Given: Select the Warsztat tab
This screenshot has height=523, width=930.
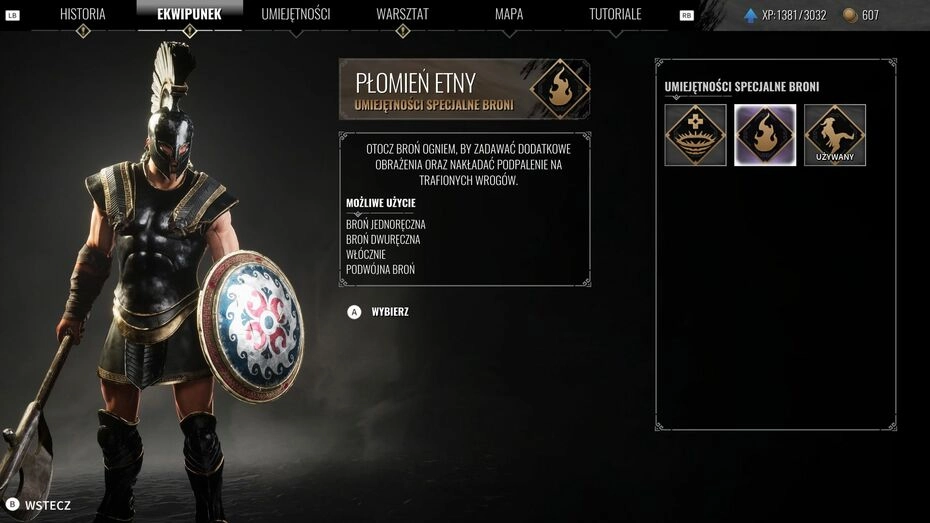Looking at the screenshot, I should 402,14.
